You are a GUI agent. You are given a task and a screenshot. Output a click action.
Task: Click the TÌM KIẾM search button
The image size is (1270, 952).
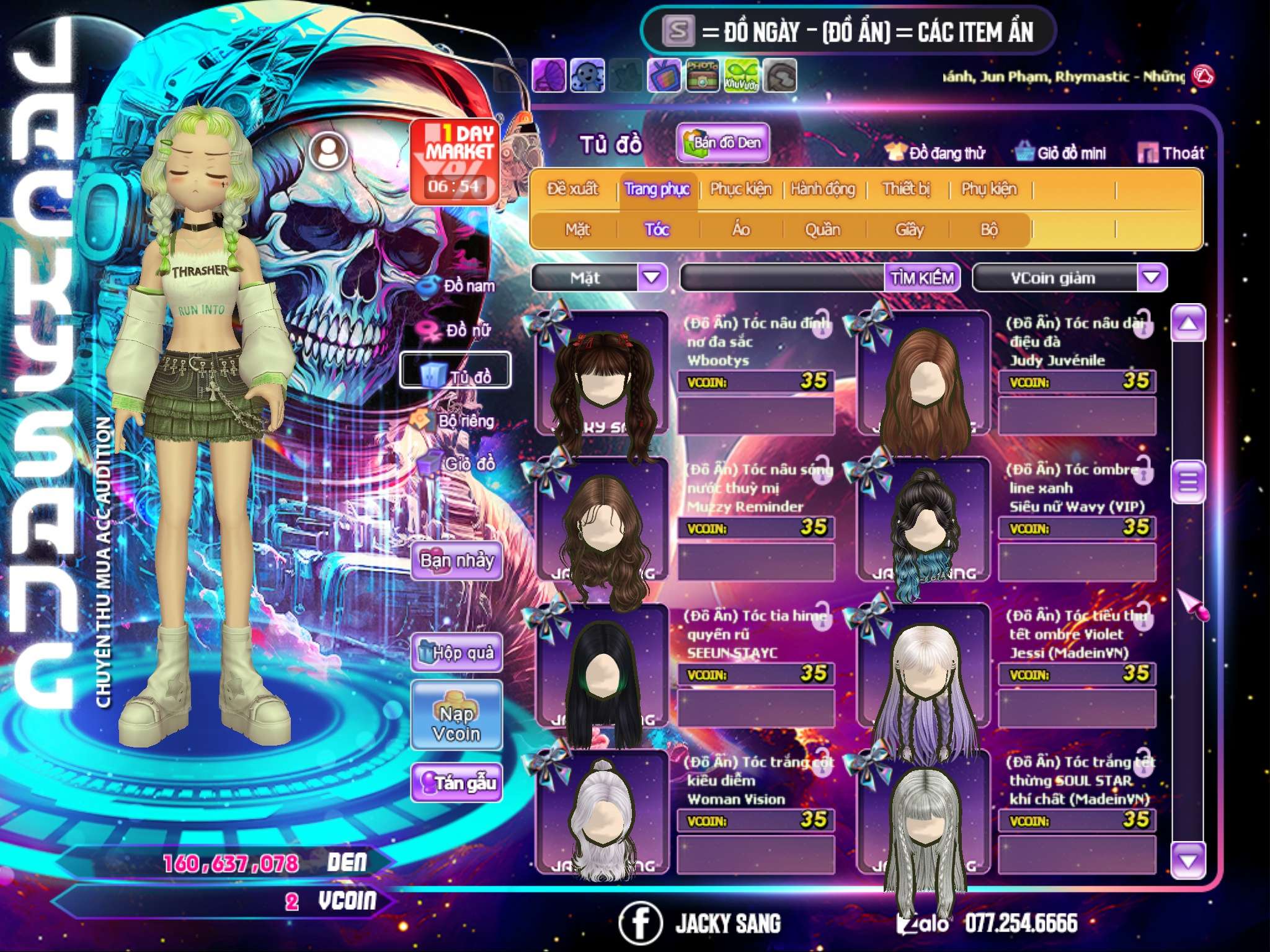[x=921, y=278]
